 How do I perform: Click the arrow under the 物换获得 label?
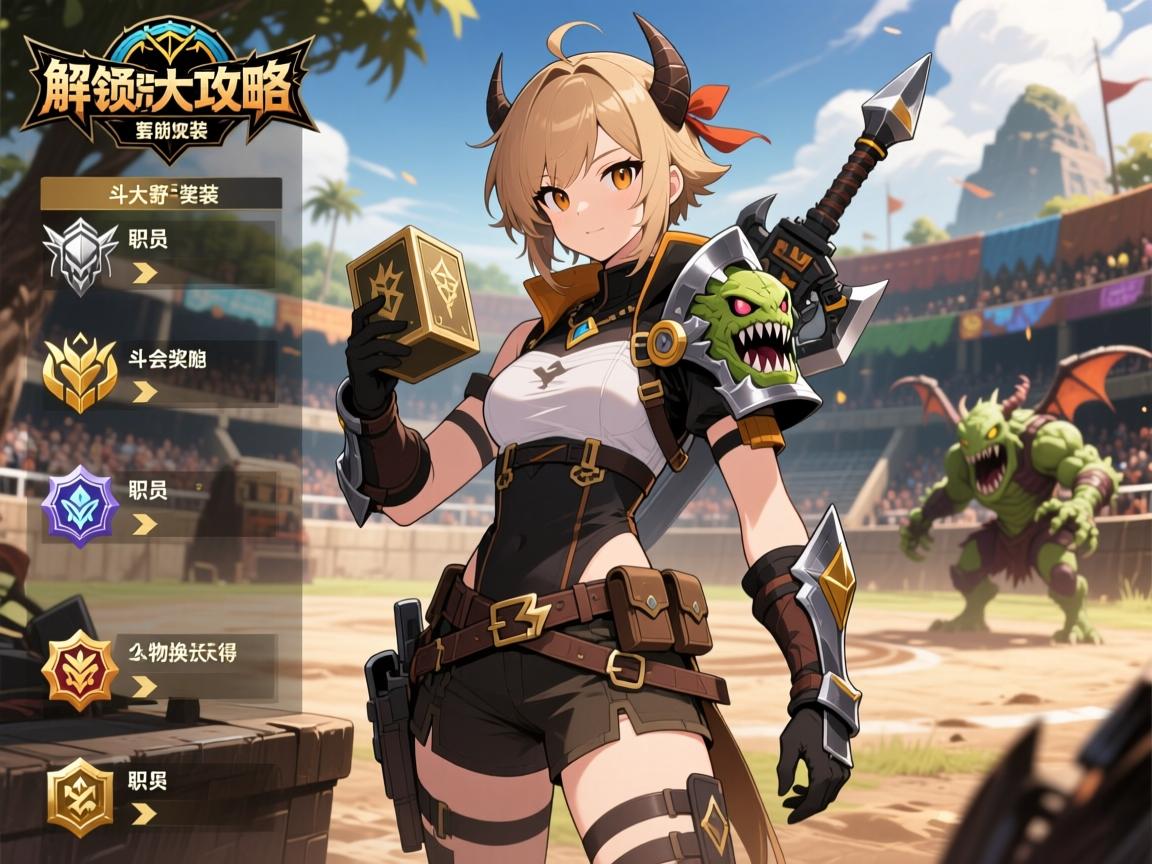tap(145, 686)
